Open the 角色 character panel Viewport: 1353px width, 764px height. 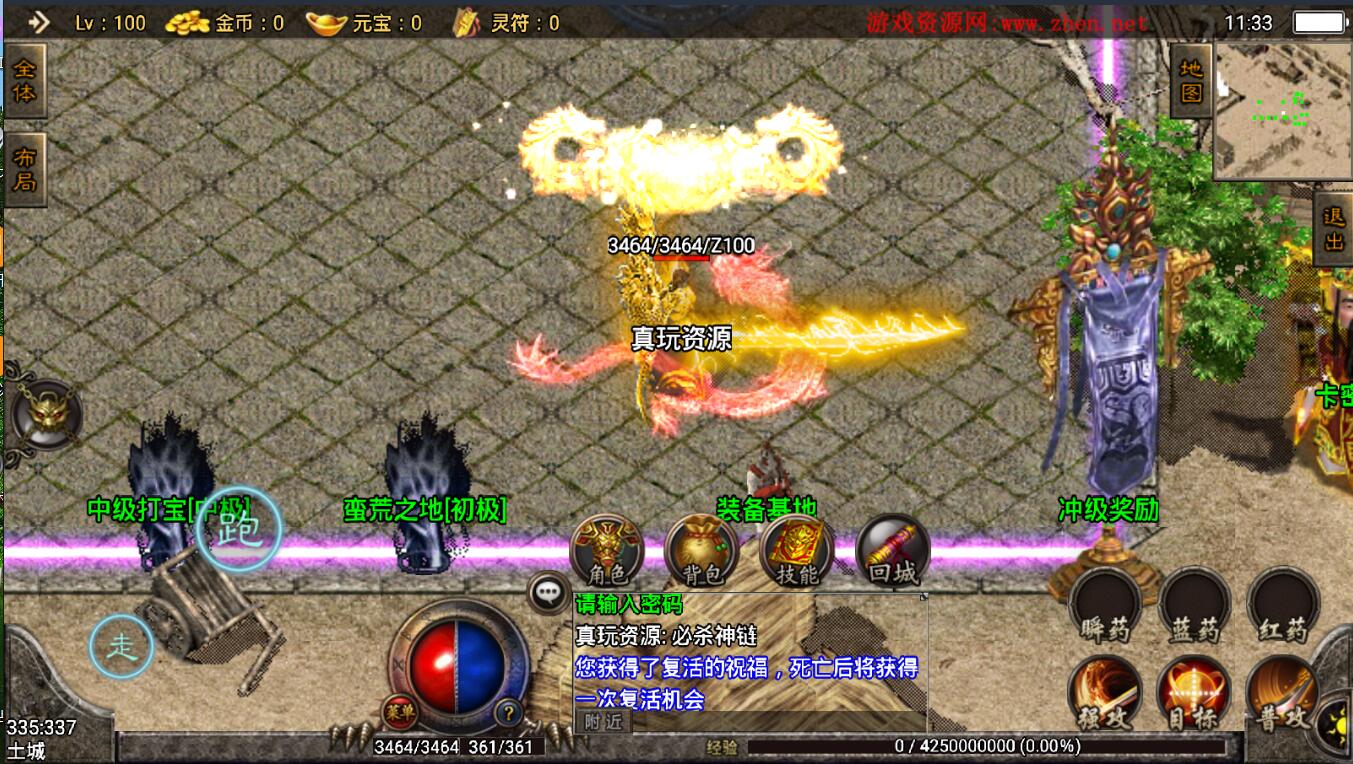606,550
